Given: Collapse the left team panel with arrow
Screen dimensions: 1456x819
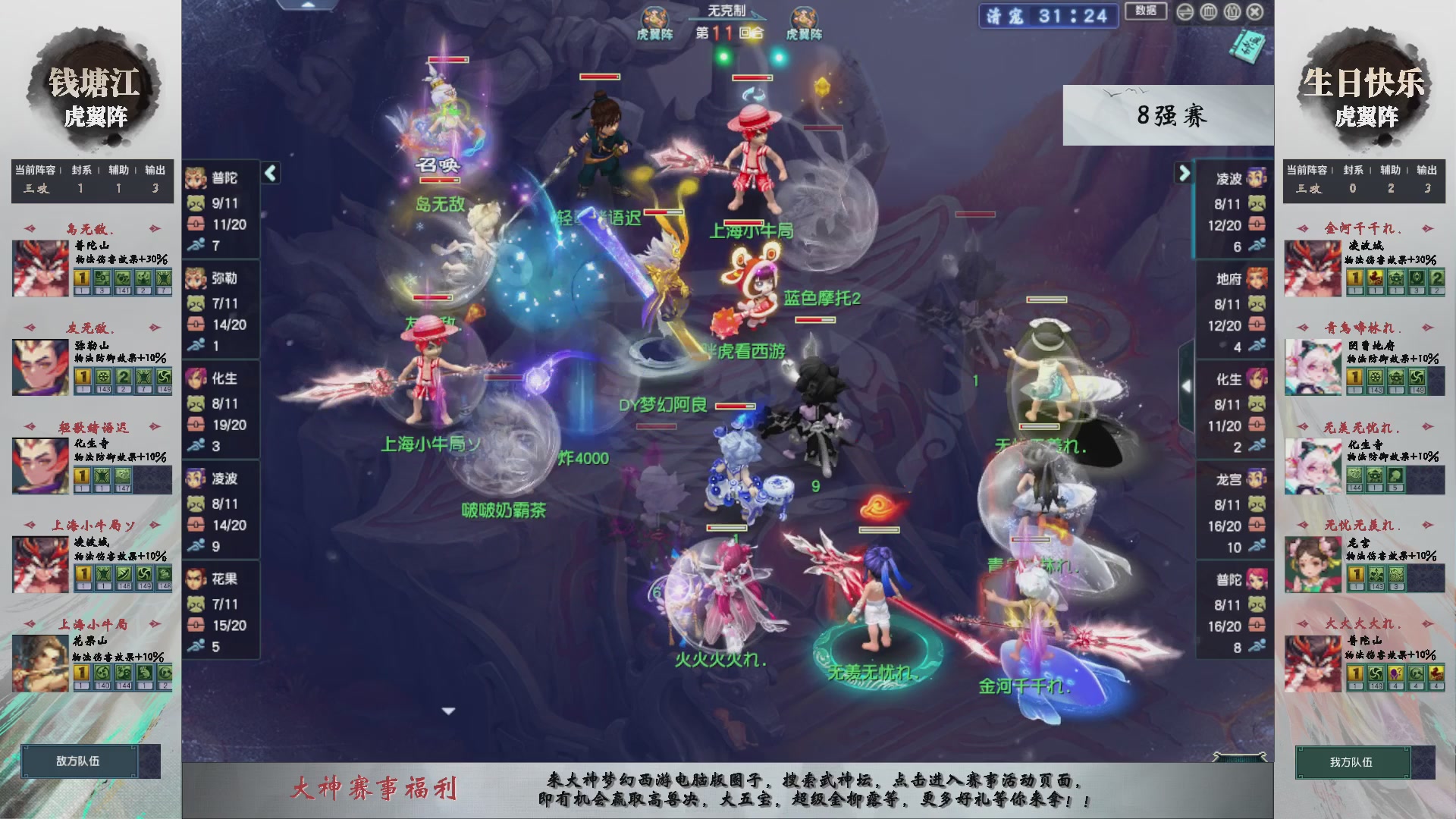Looking at the screenshot, I should [x=269, y=173].
